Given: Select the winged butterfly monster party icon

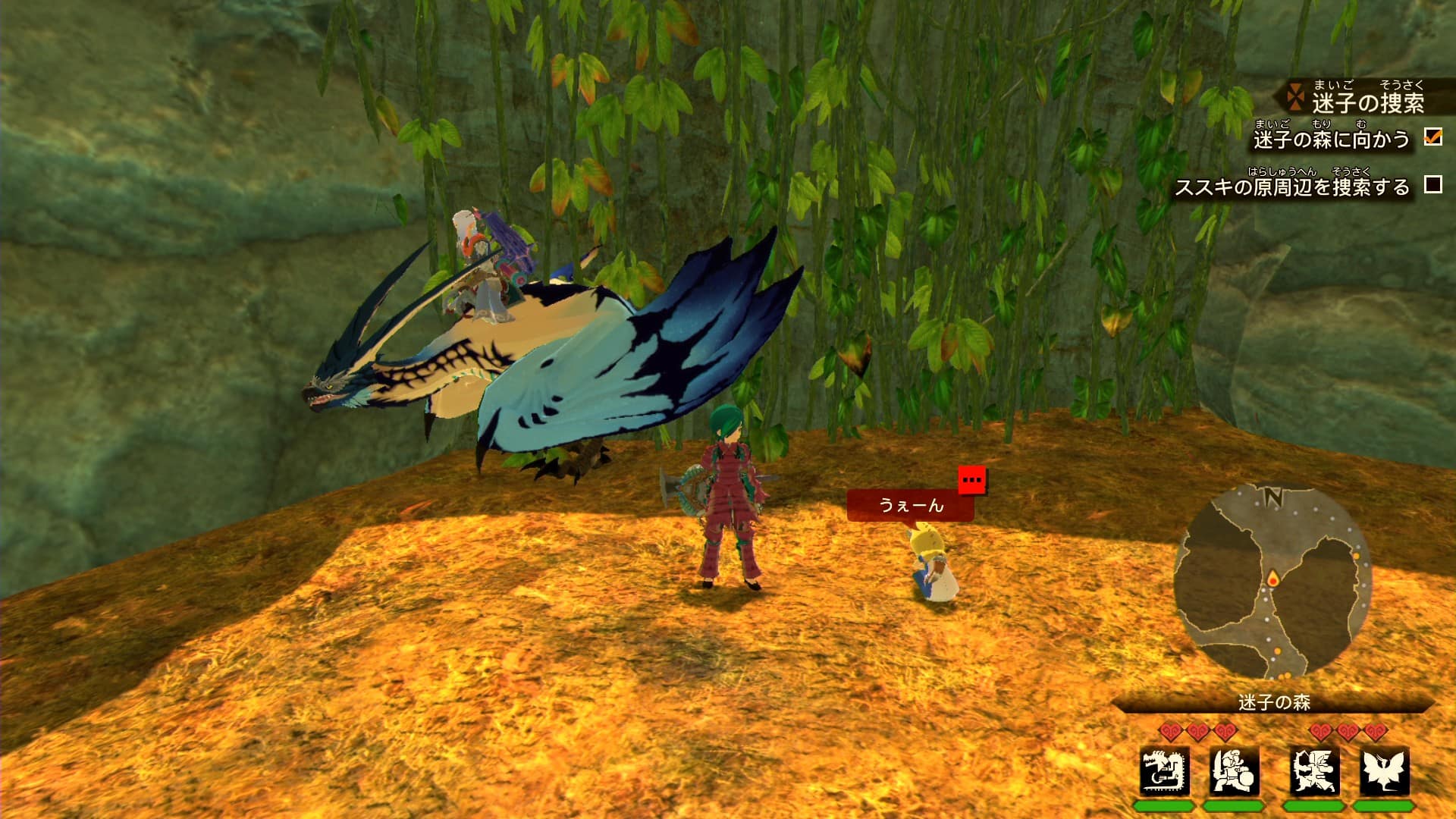Looking at the screenshot, I should pos(1384,770).
